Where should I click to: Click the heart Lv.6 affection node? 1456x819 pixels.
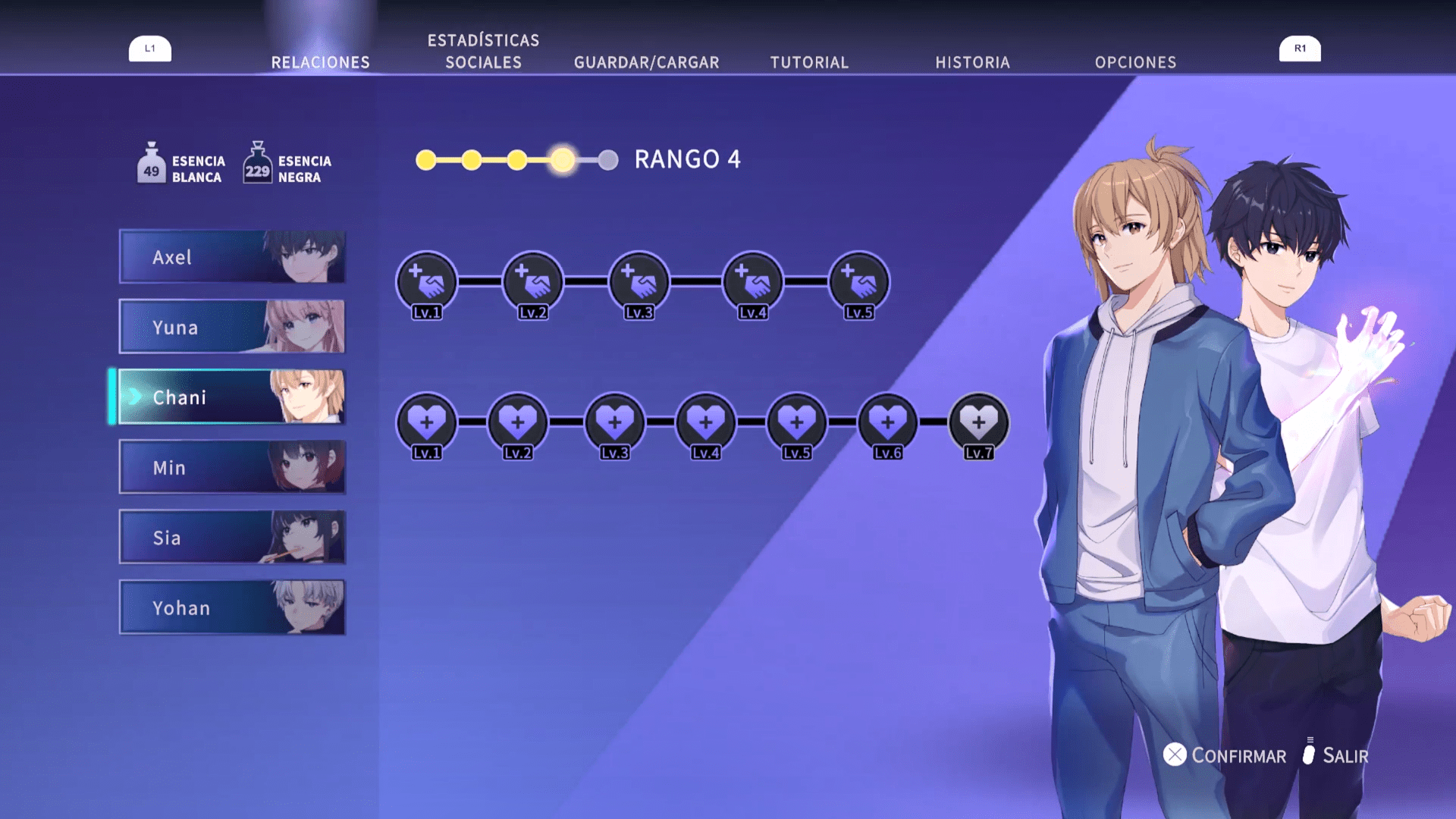(888, 422)
